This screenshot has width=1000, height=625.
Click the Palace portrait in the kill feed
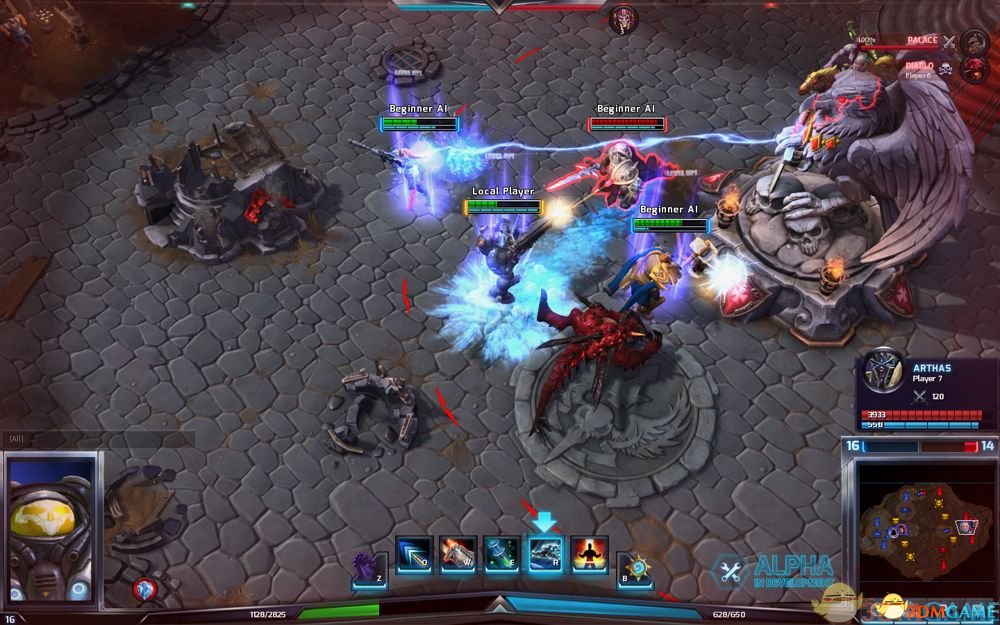tap(974, 42)
